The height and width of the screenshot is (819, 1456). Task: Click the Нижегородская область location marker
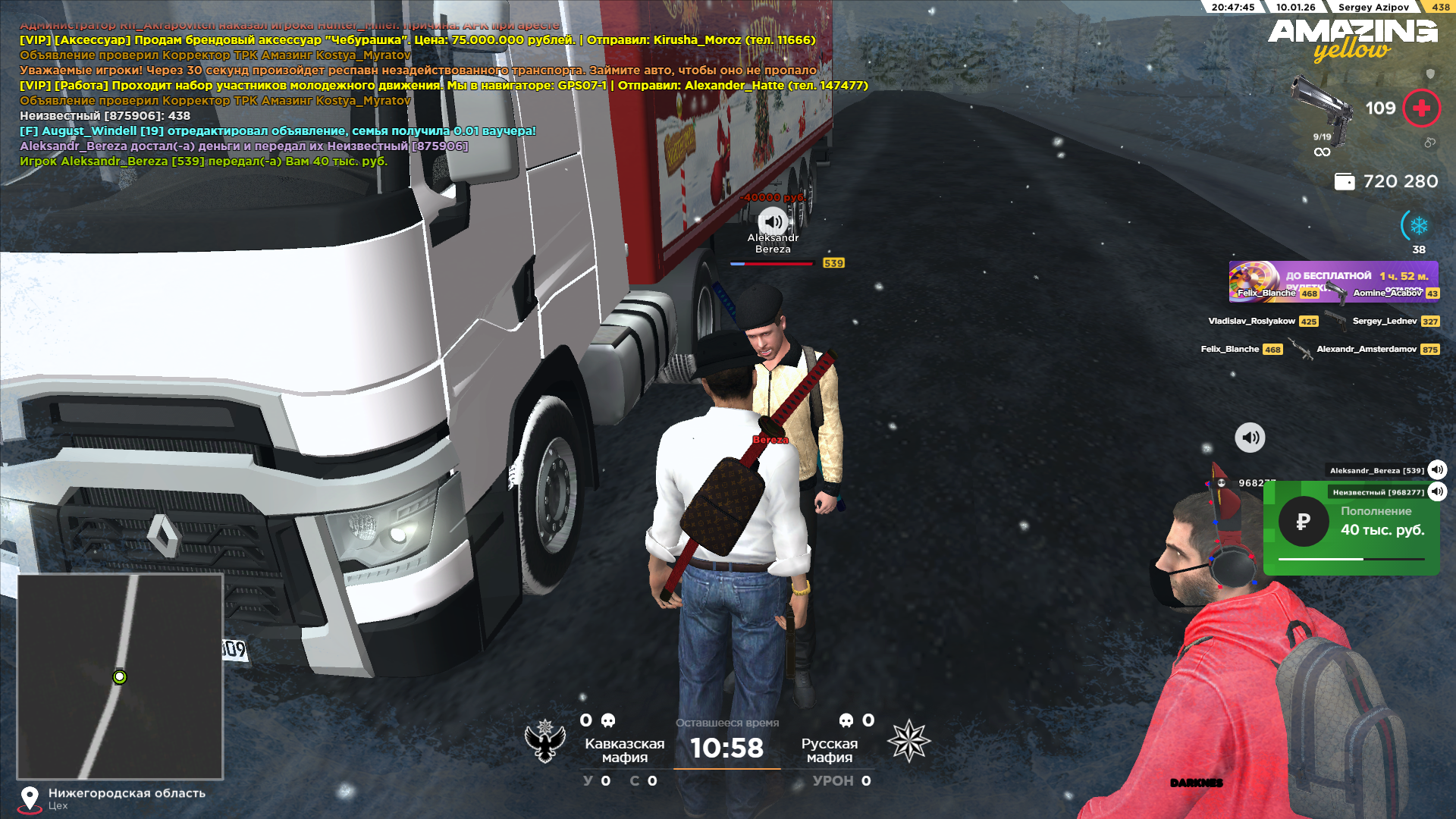pyautogui.click(x=30, y=798)
